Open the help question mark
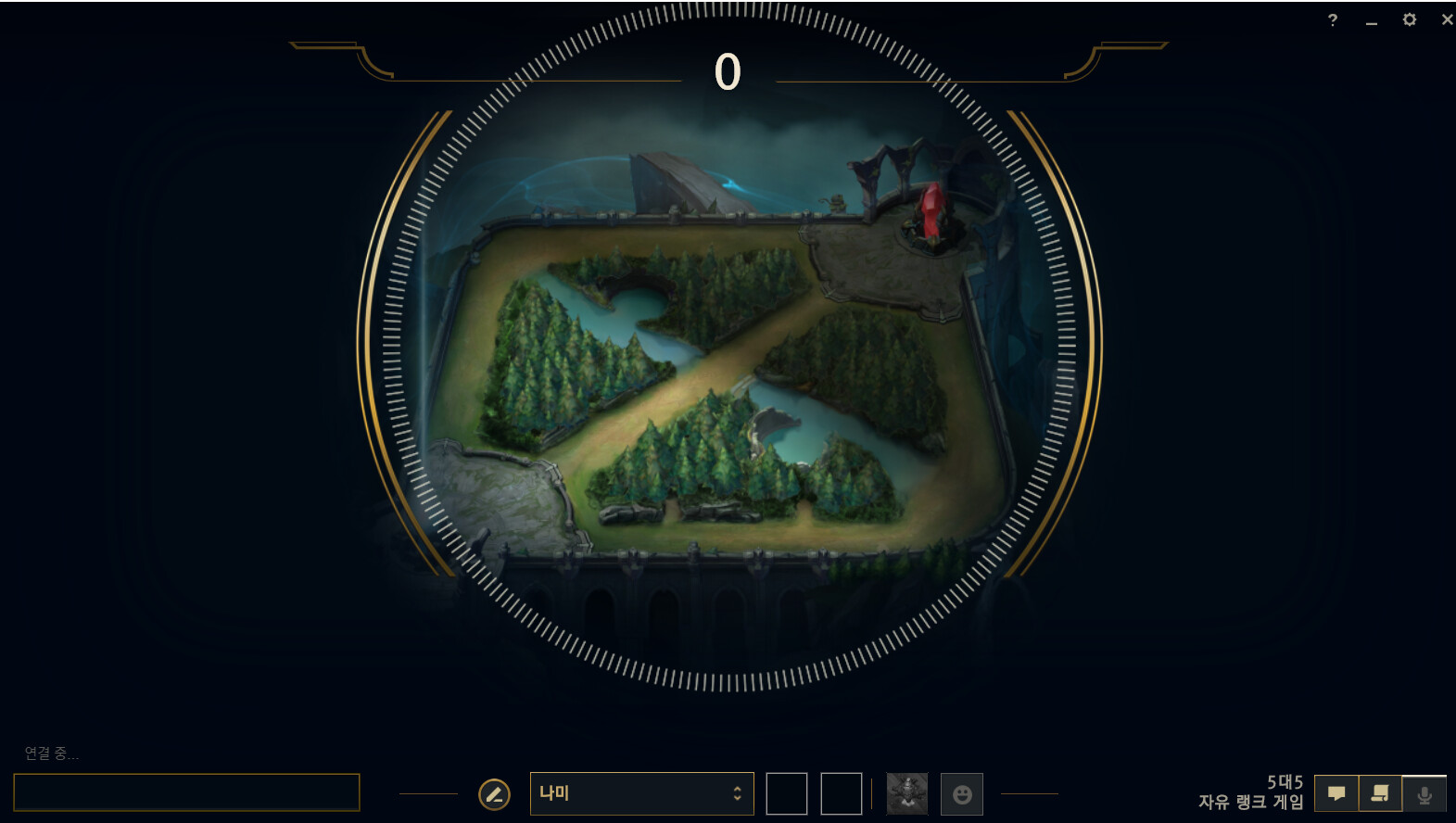The height and width of the screenshot is (823, 1456). point(1333,20)
